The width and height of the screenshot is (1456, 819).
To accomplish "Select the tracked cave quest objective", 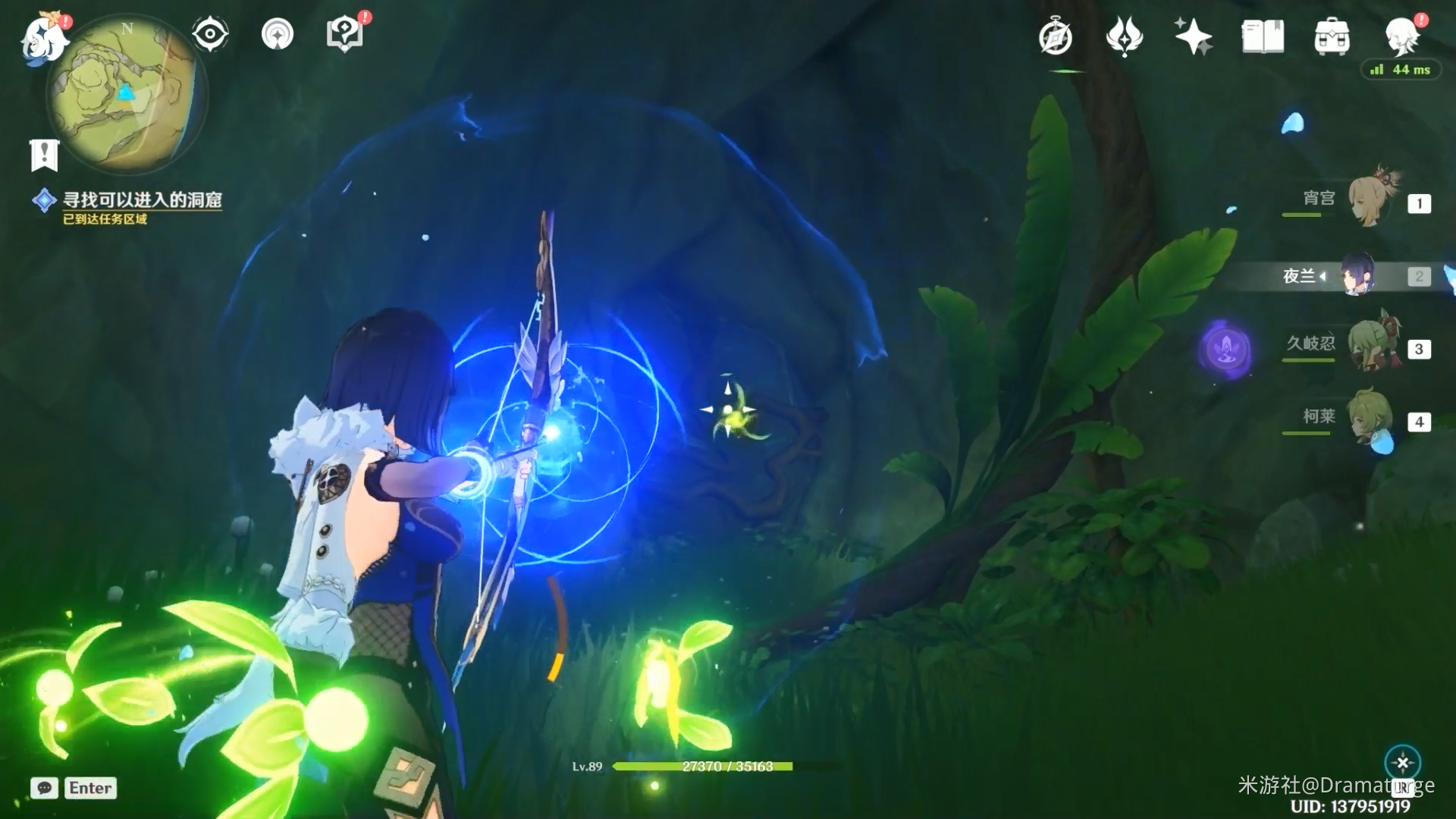I will 141,200.
